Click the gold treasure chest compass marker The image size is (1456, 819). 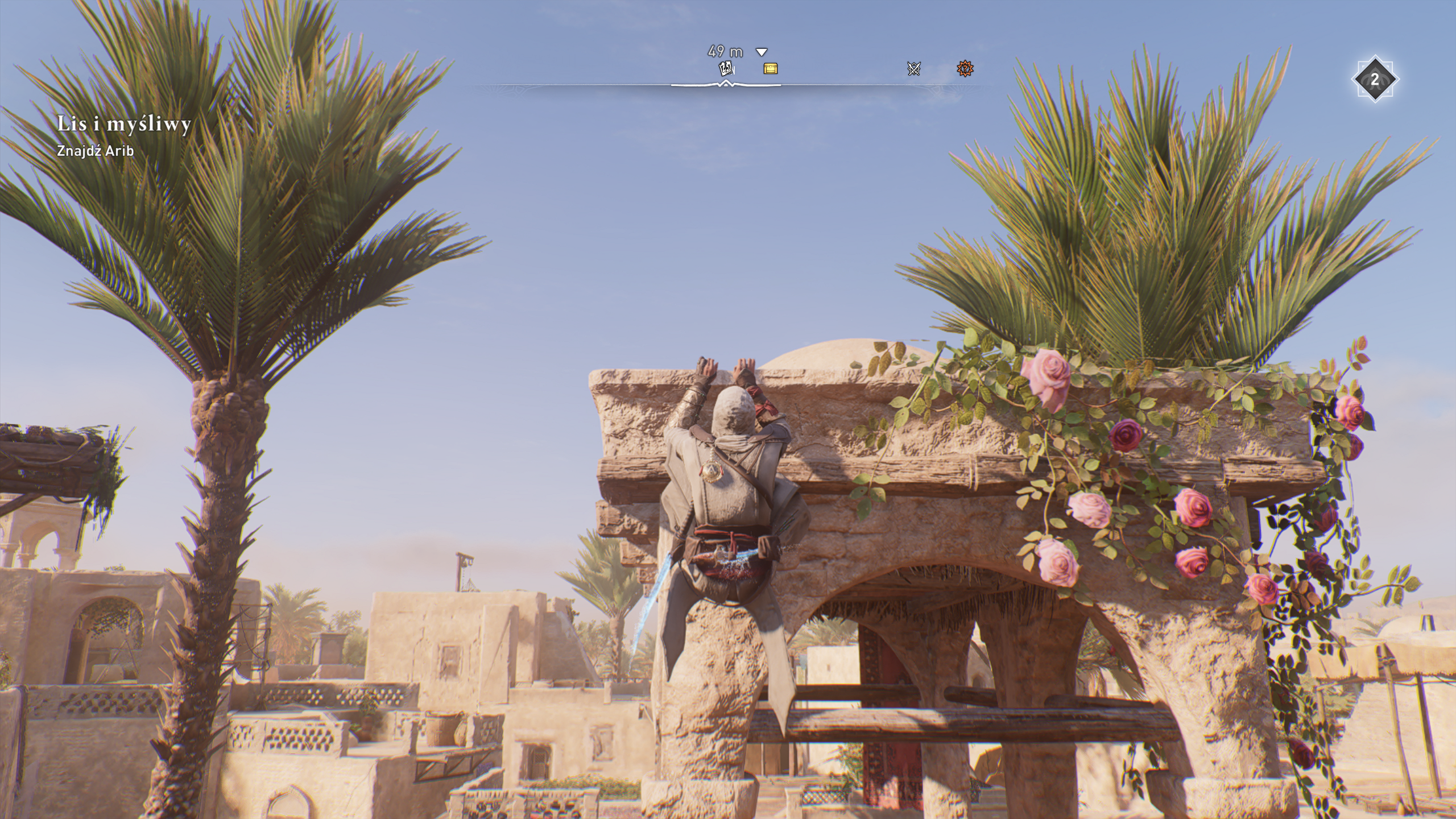click(770, 69)
